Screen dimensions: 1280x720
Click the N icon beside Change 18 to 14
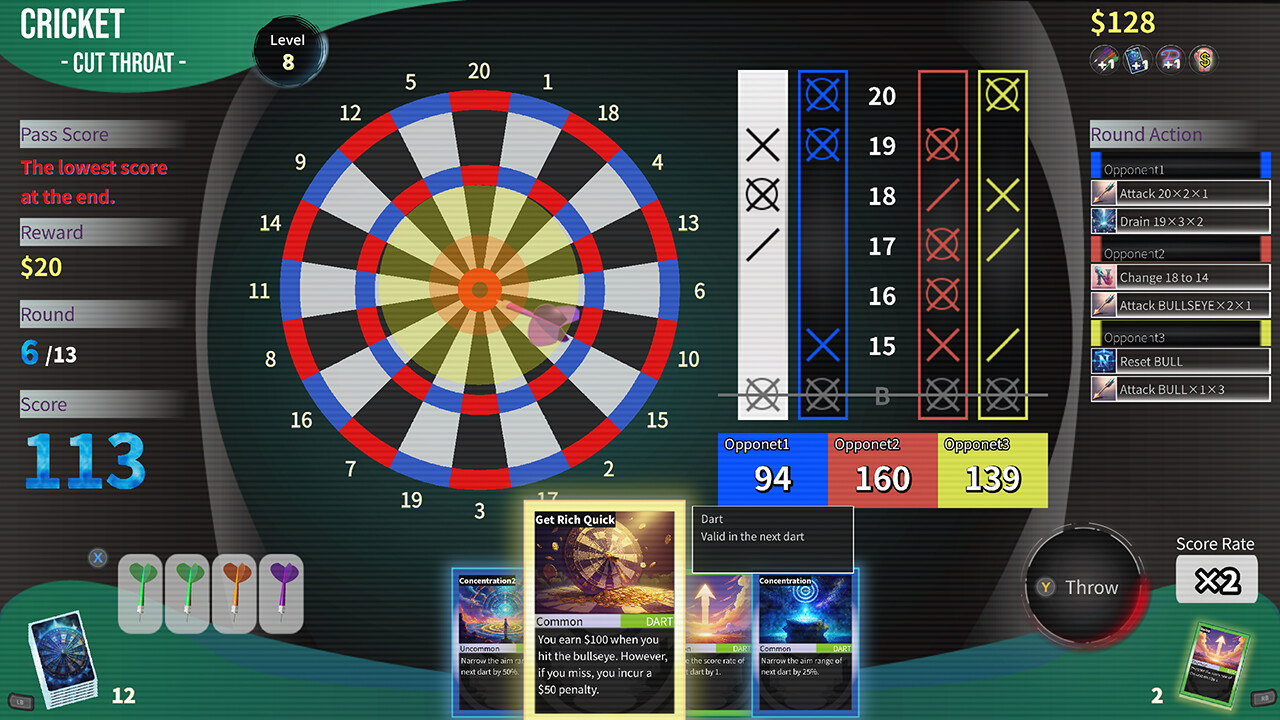pos(1103,277)
